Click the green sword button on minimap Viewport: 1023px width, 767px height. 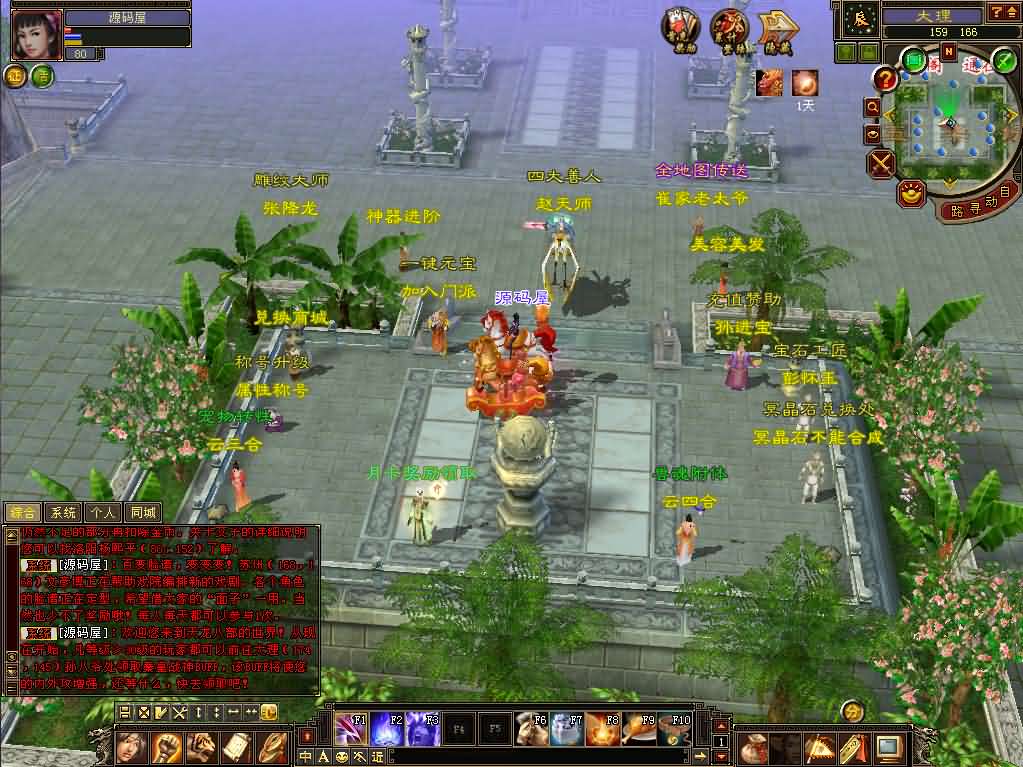coord(1003,59)
